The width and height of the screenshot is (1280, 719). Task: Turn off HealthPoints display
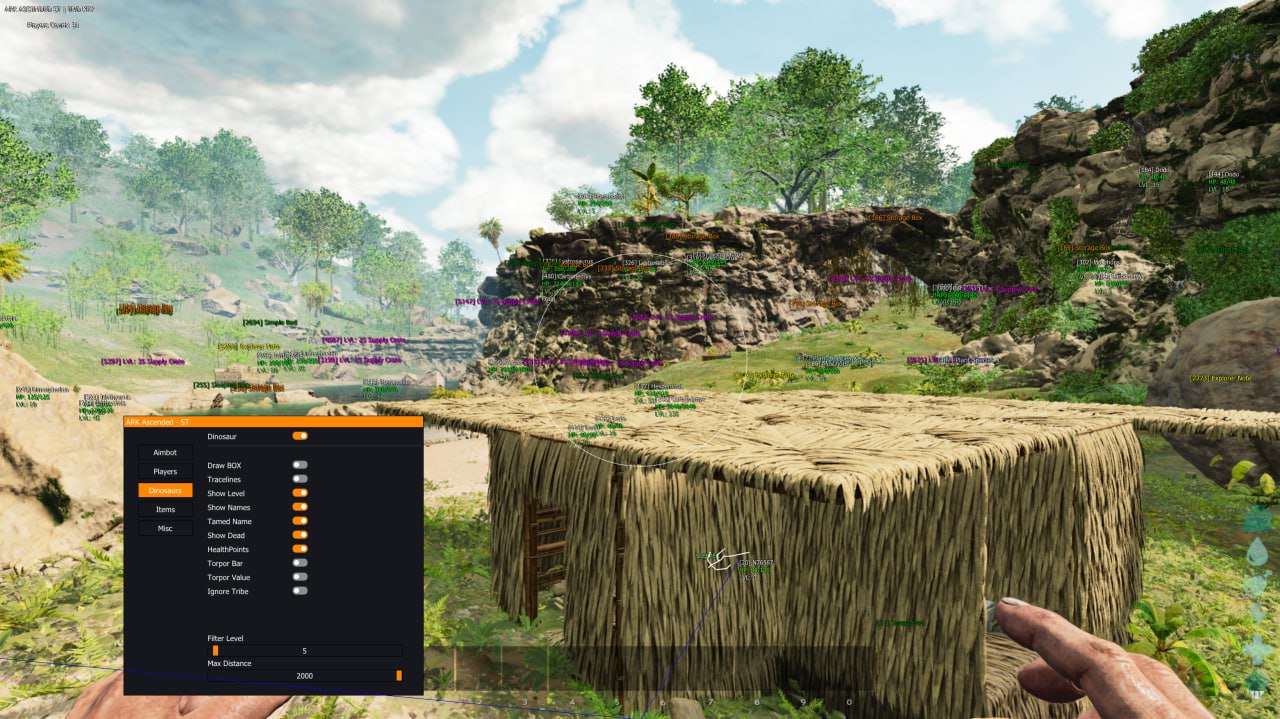(300, 549)
